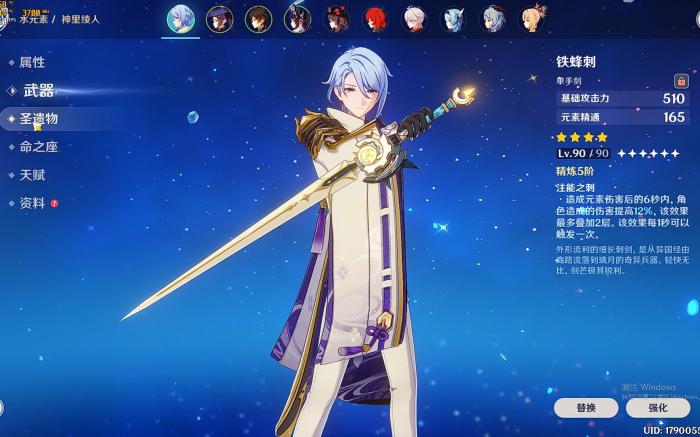700x437 pixels.
Task: Switch to the 武器 weapon tab
Action: click(x=39, y=90)
